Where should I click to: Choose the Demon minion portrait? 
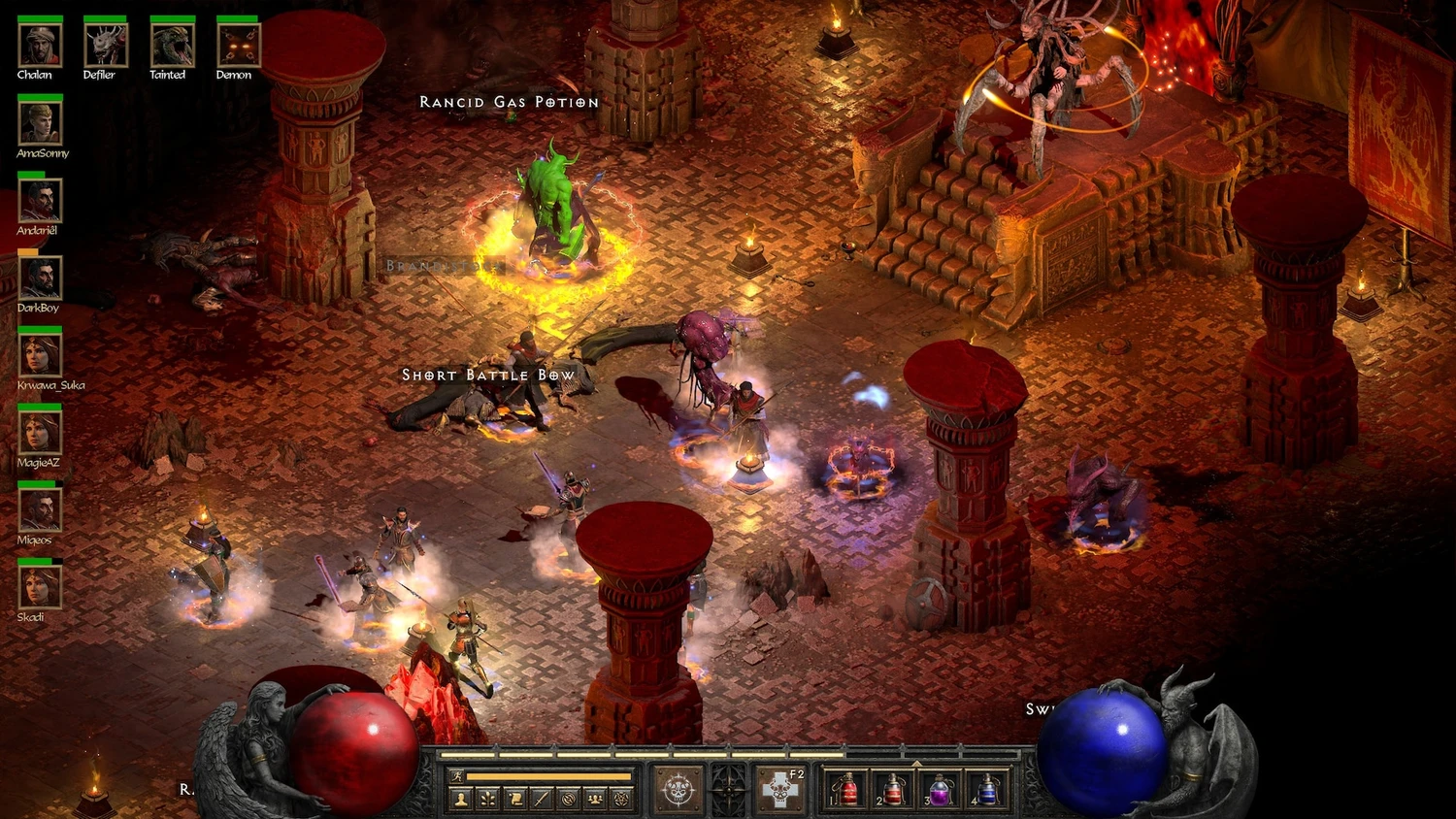(238, 45)
